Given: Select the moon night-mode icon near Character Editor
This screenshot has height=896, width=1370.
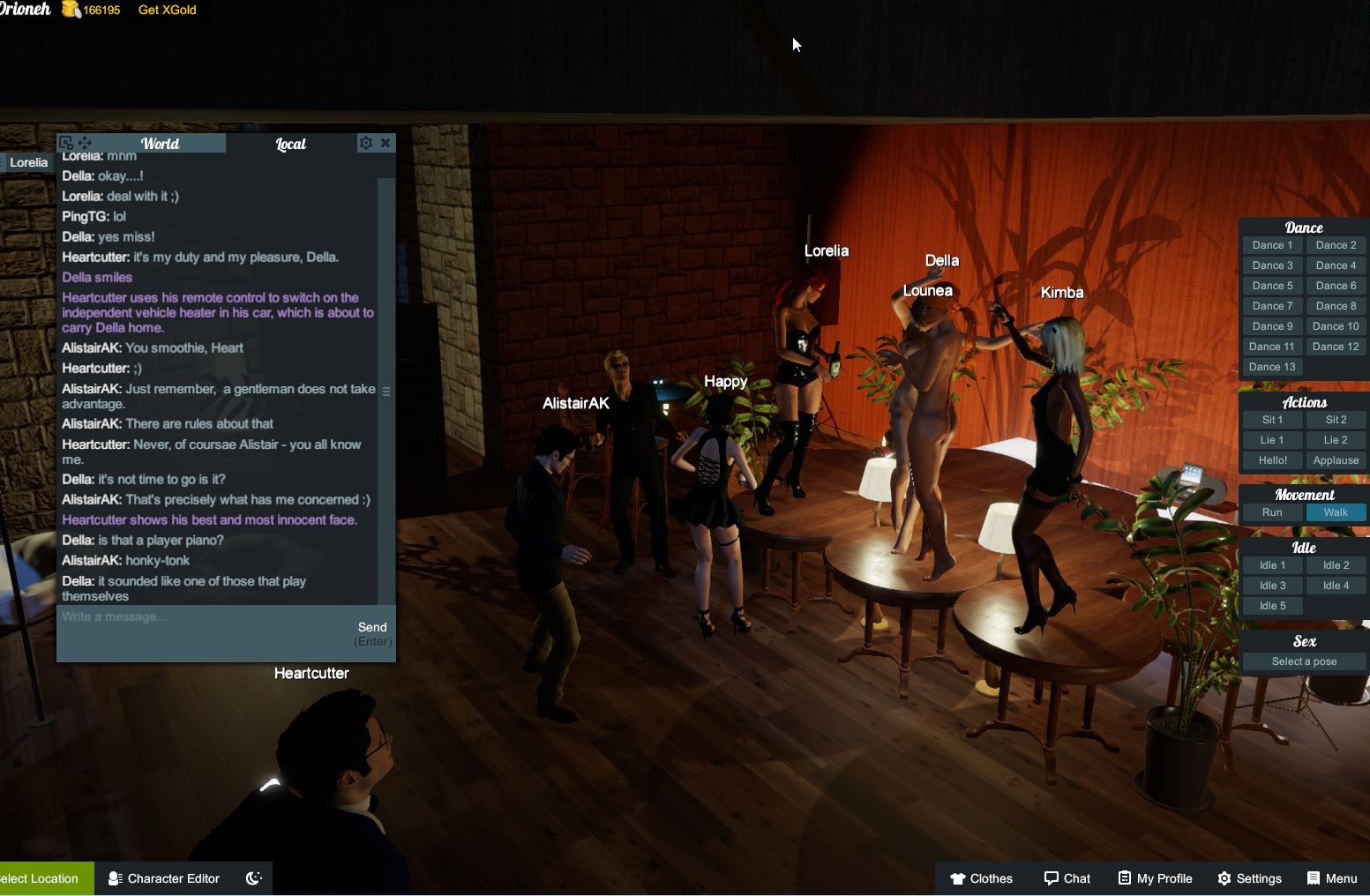Looking at the screenshot, I should (253, 878).
